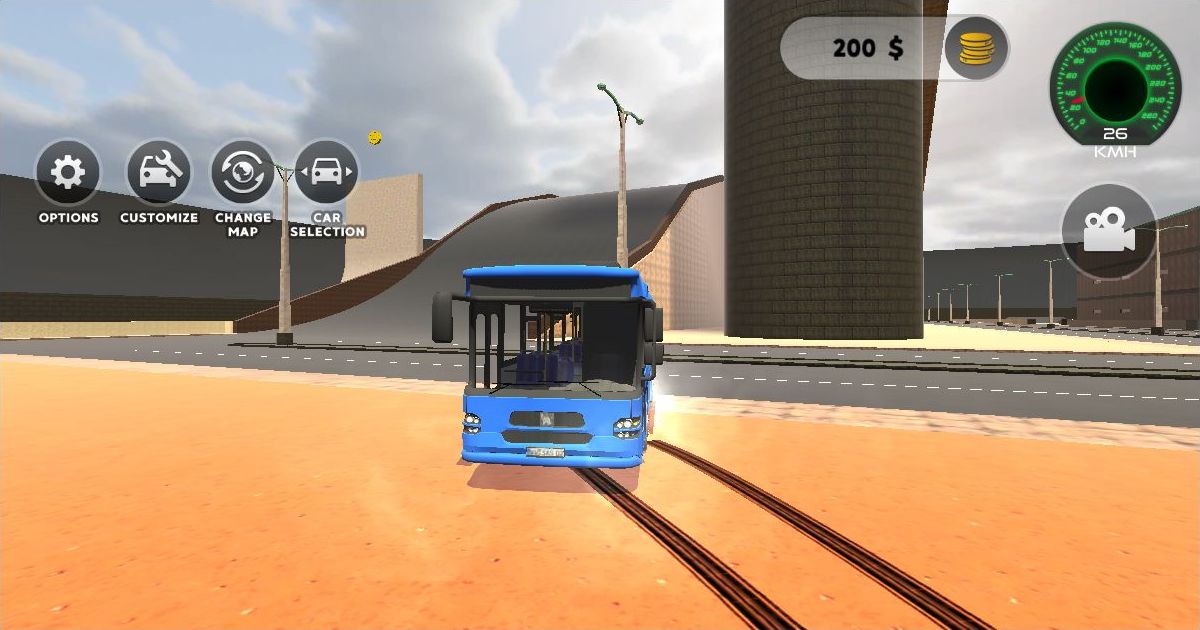Open the Customize vehicle menu

click(159, 173)
